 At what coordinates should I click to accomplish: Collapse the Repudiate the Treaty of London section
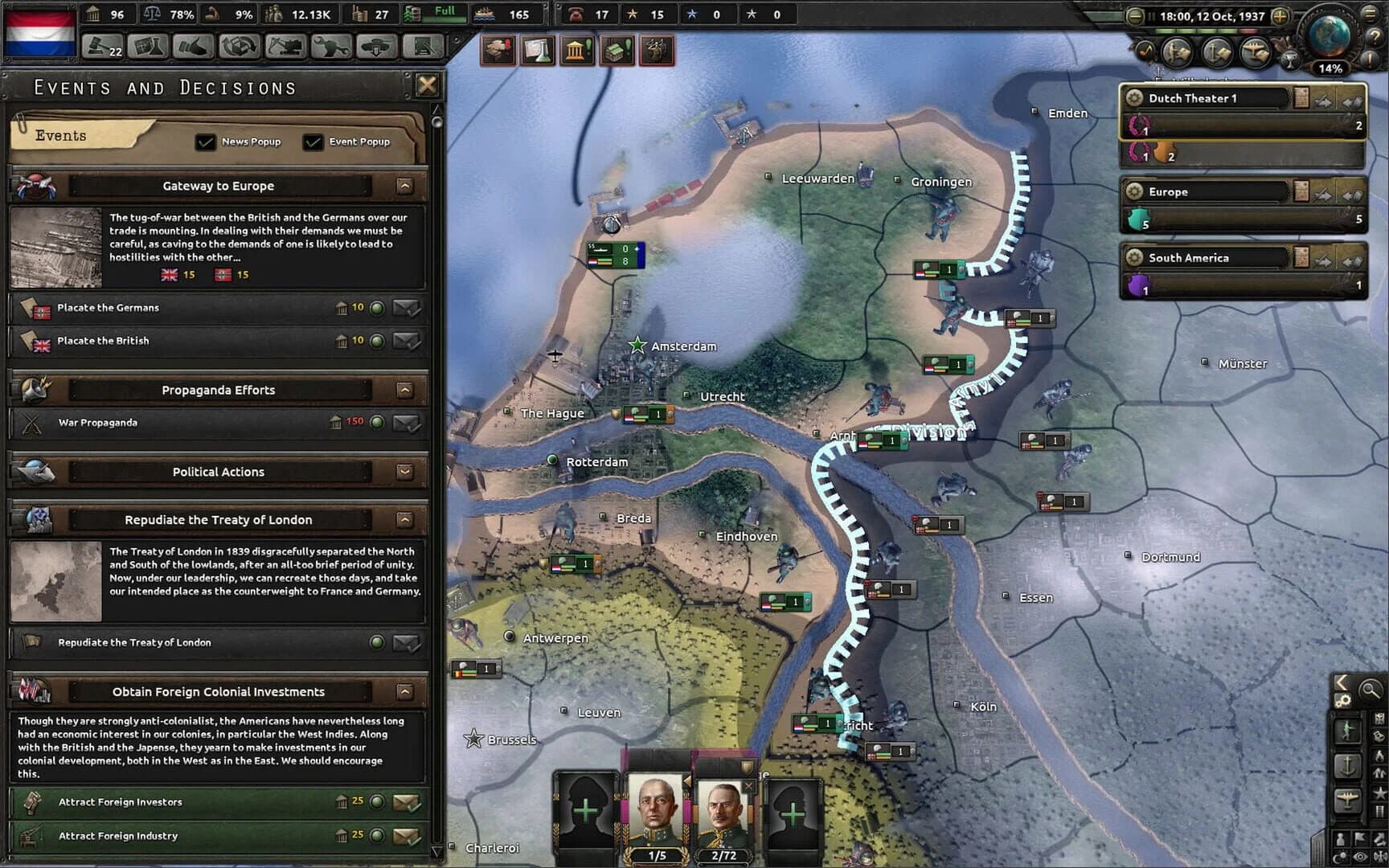point(404,519)
